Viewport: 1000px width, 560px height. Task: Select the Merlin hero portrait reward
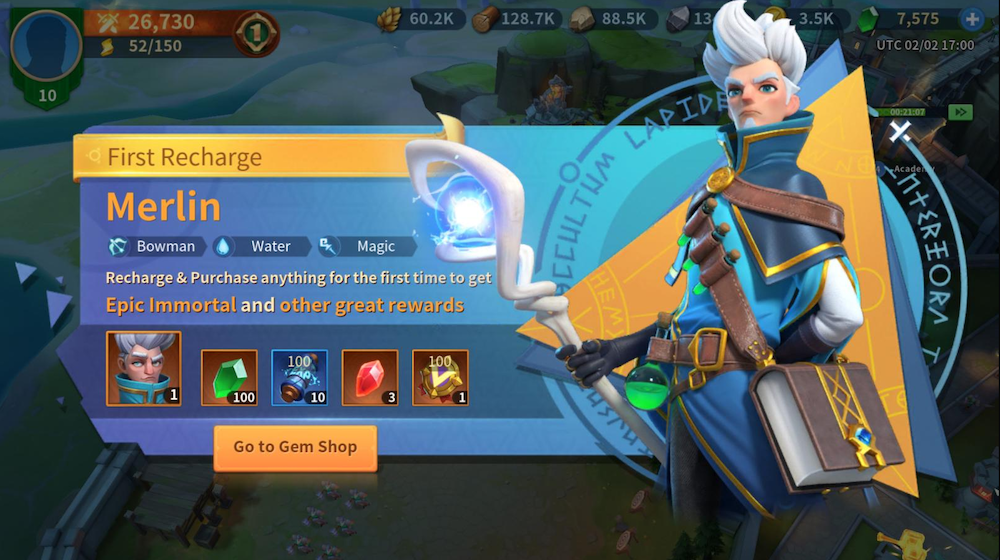tap(143, 368)
